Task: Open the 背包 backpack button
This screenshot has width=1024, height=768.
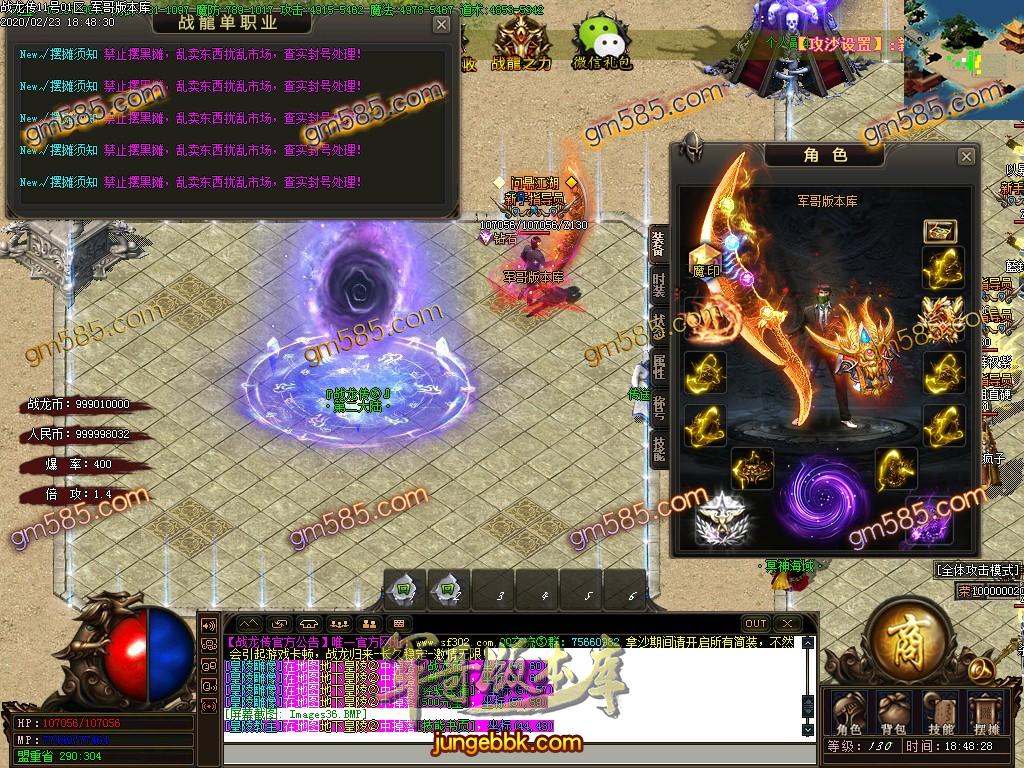Action: pyautogui.click(x=893, y=713)
